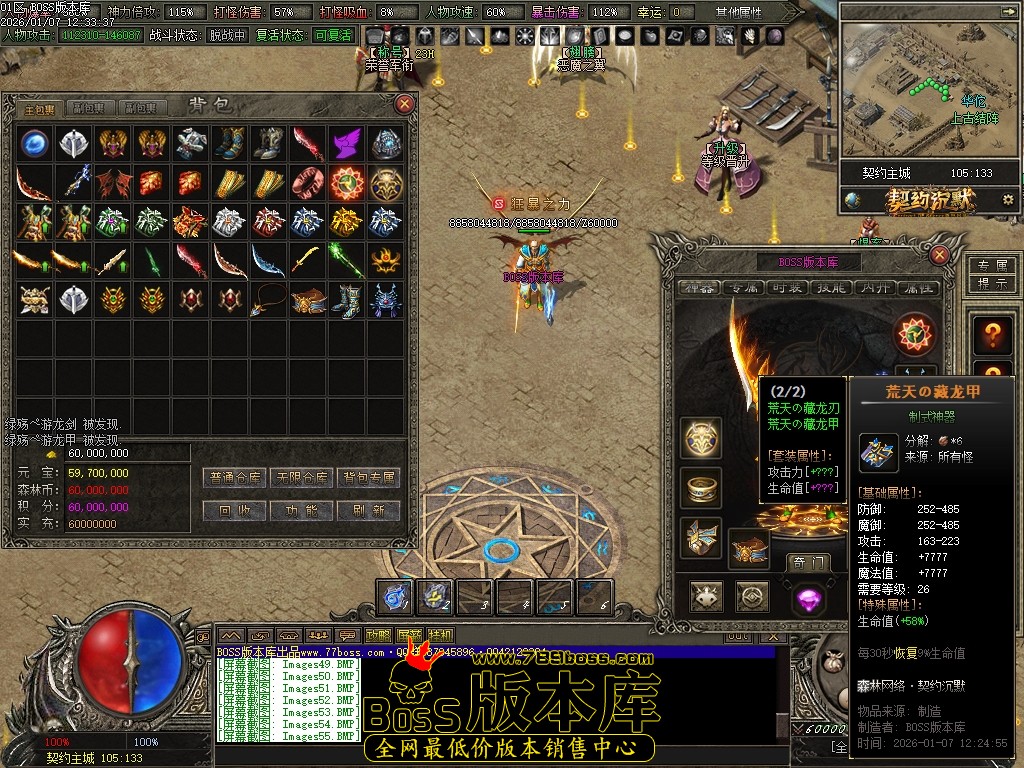
Task: Select the purple gem equipment slot
Action: tap(808, 599)
